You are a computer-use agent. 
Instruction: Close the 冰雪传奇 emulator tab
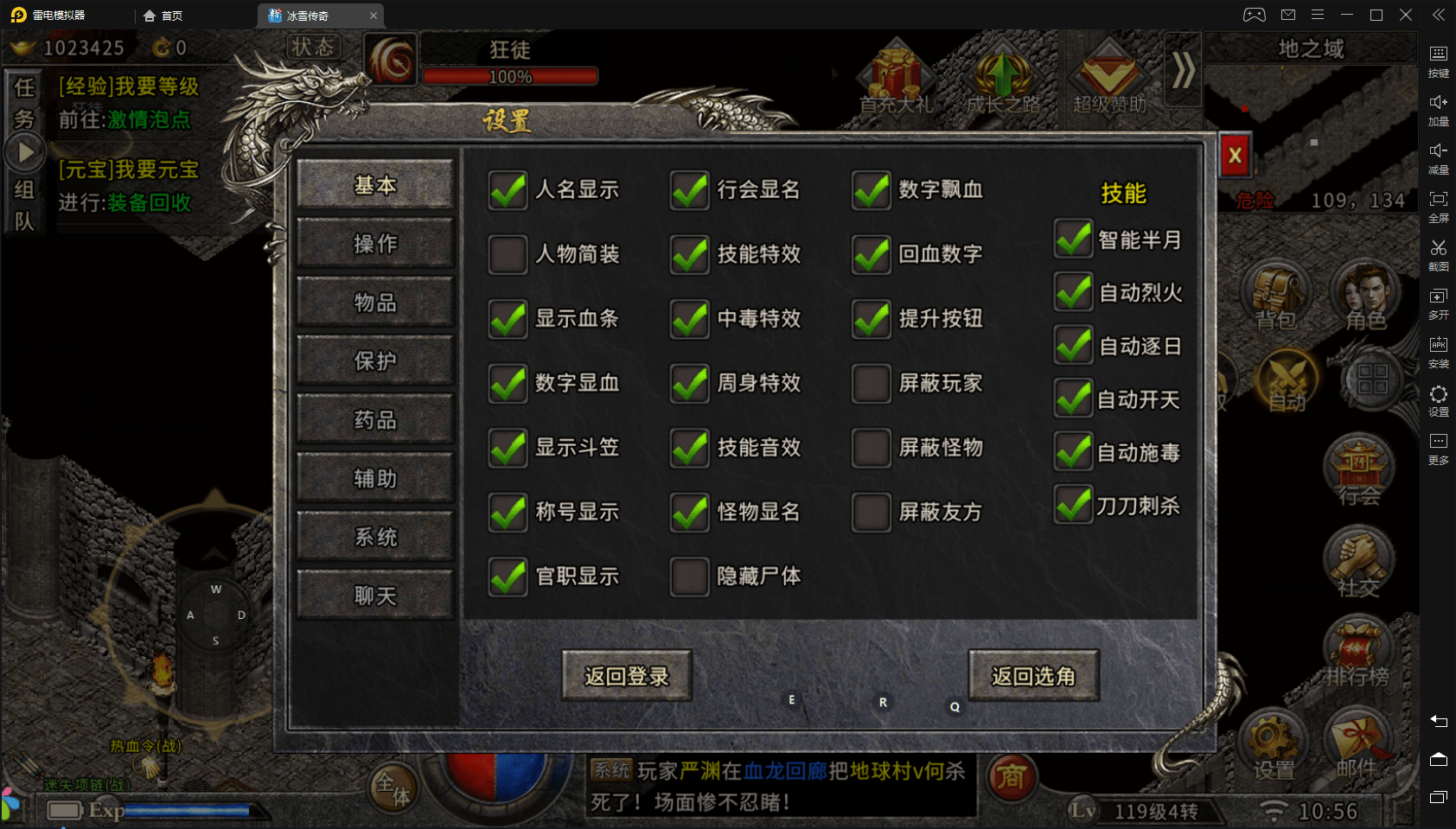374,16
